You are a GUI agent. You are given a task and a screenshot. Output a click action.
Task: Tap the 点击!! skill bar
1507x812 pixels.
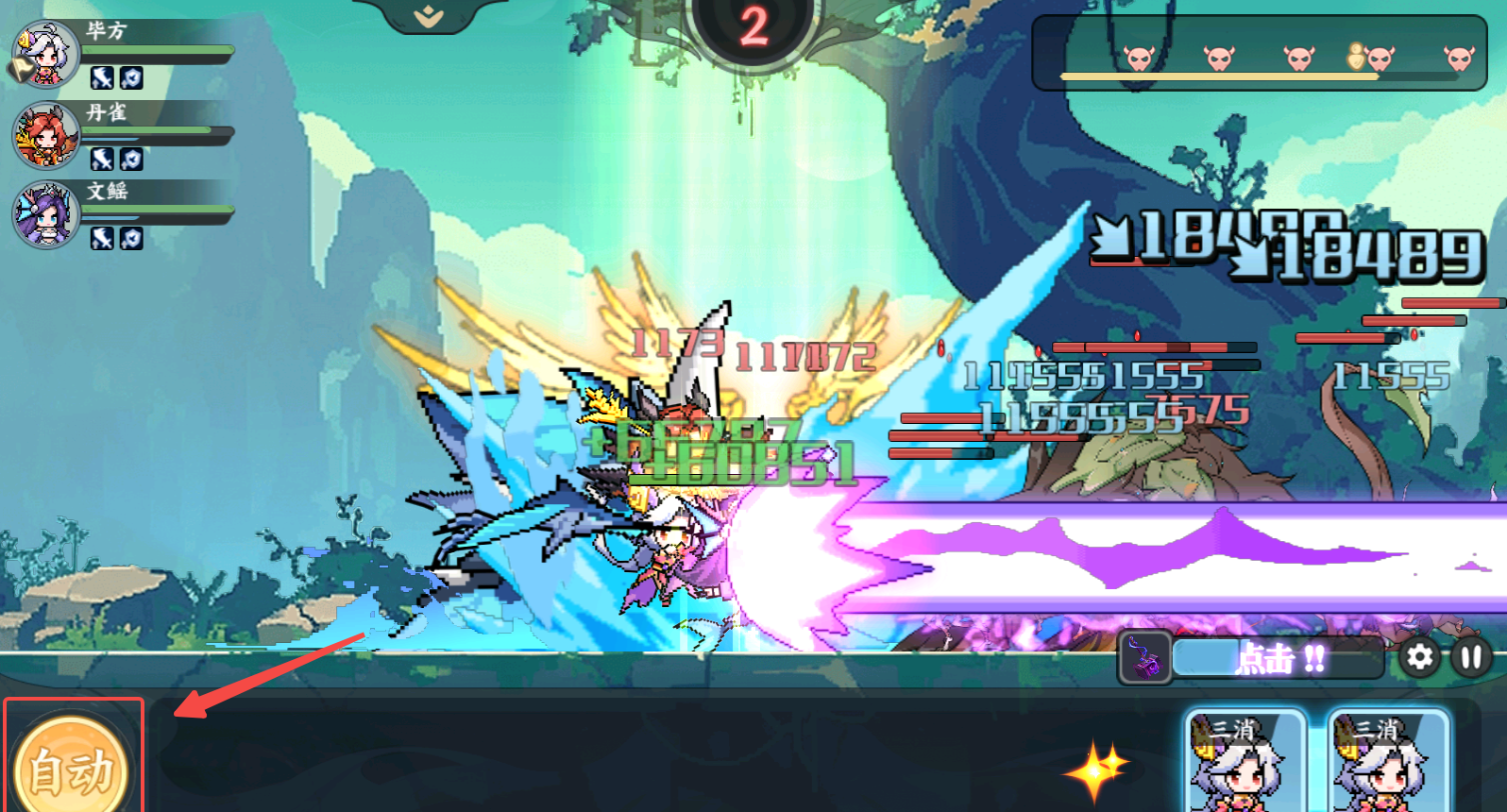(x=1279, y=658)
